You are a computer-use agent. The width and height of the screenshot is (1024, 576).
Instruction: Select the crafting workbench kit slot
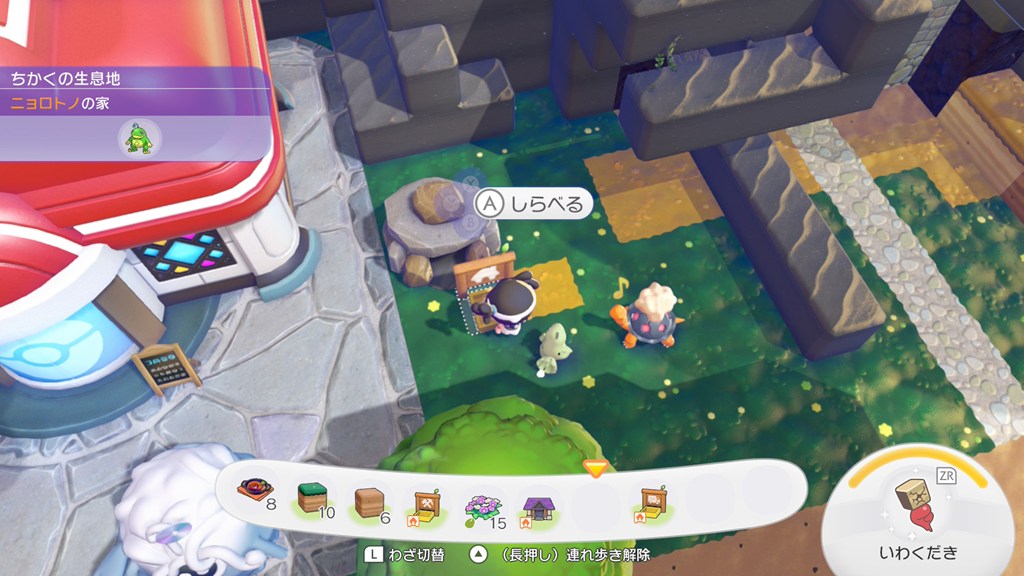(424, 498)
